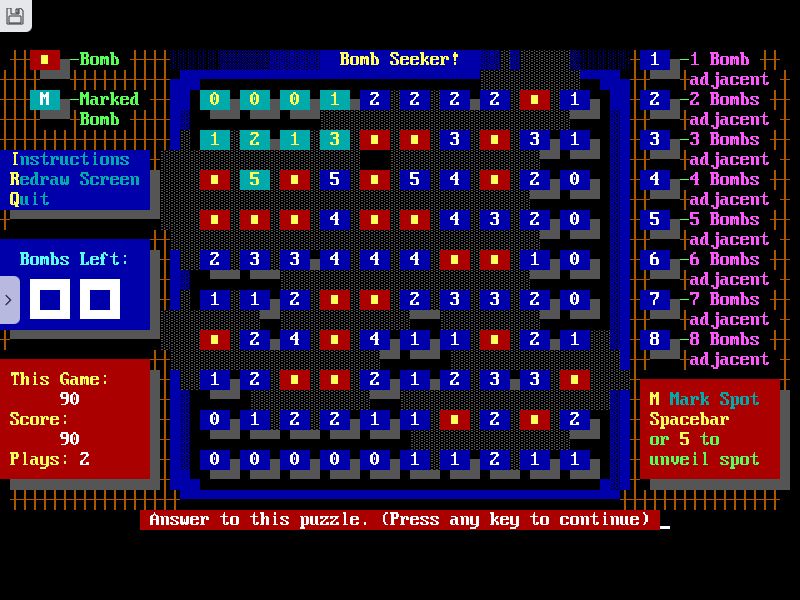Click the cyan tile showing 2
The height and width of the screenshot is (600, 800).
[254, 139]
